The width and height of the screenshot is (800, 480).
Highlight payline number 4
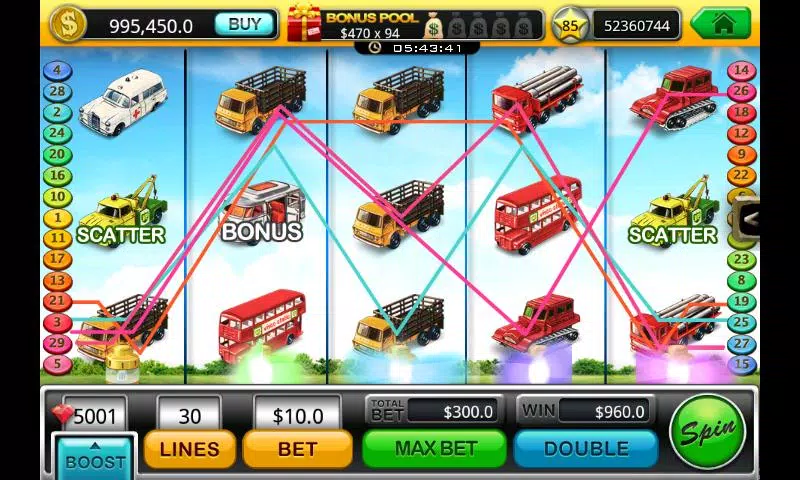(x=57, y=70)
